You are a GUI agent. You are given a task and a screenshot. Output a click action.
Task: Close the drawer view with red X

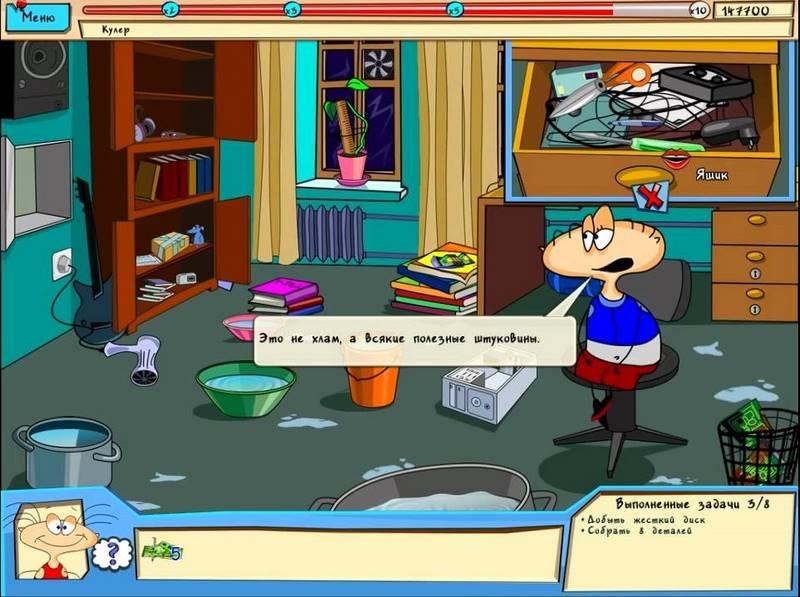click(652, 197)
